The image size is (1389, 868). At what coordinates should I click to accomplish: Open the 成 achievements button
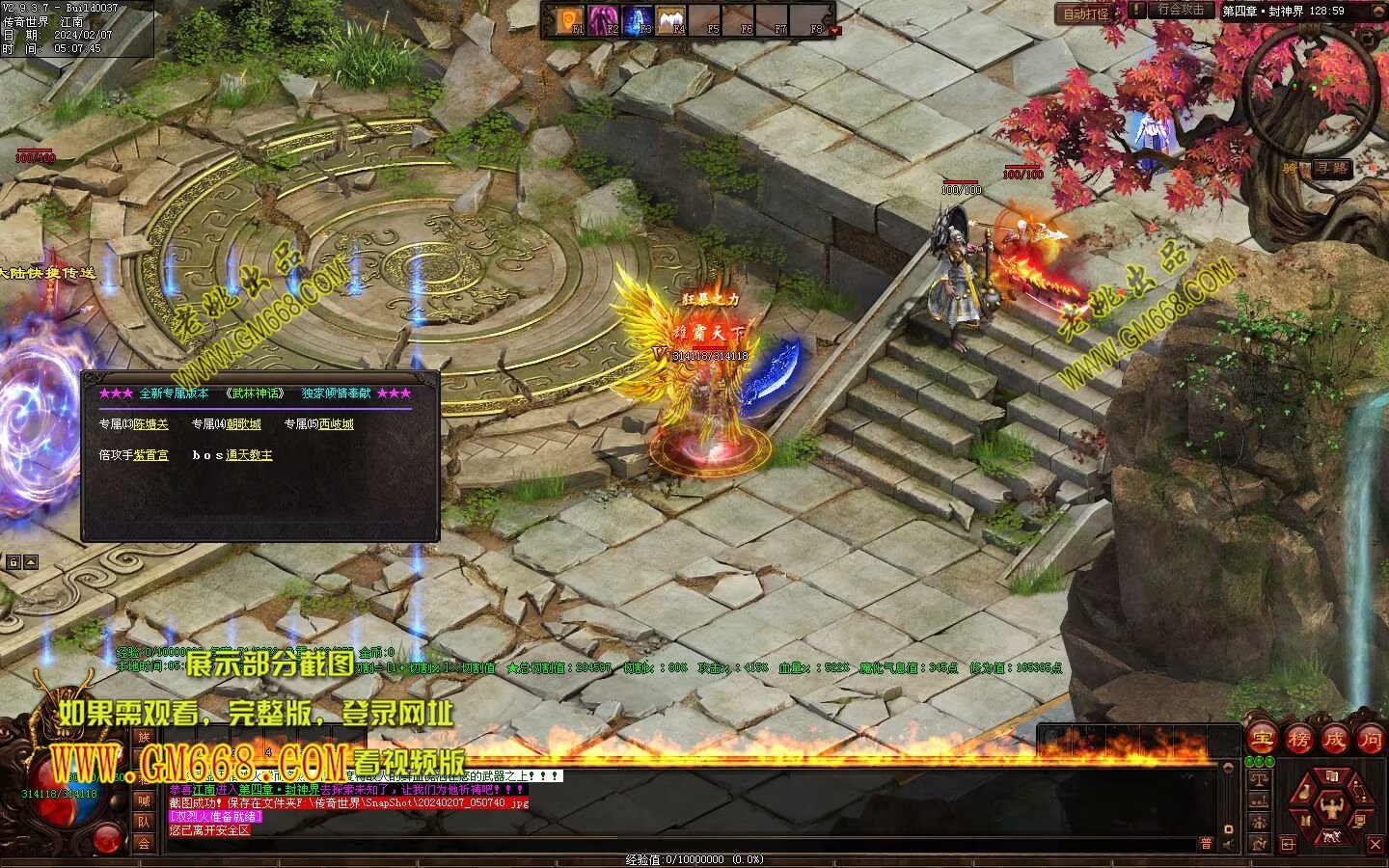click(x=1335, y=740)
